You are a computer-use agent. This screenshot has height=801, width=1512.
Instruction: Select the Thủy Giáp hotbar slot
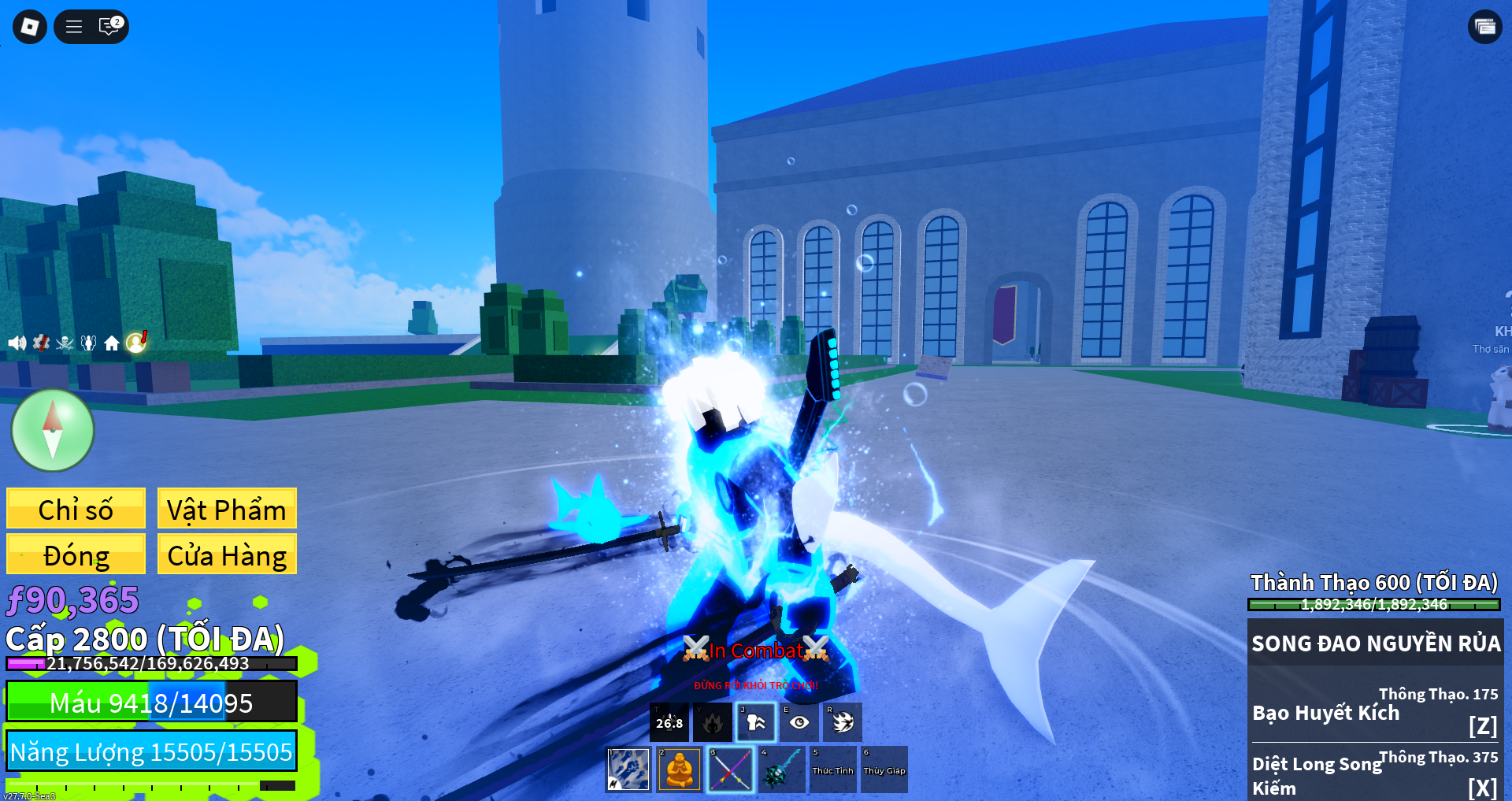884,769
